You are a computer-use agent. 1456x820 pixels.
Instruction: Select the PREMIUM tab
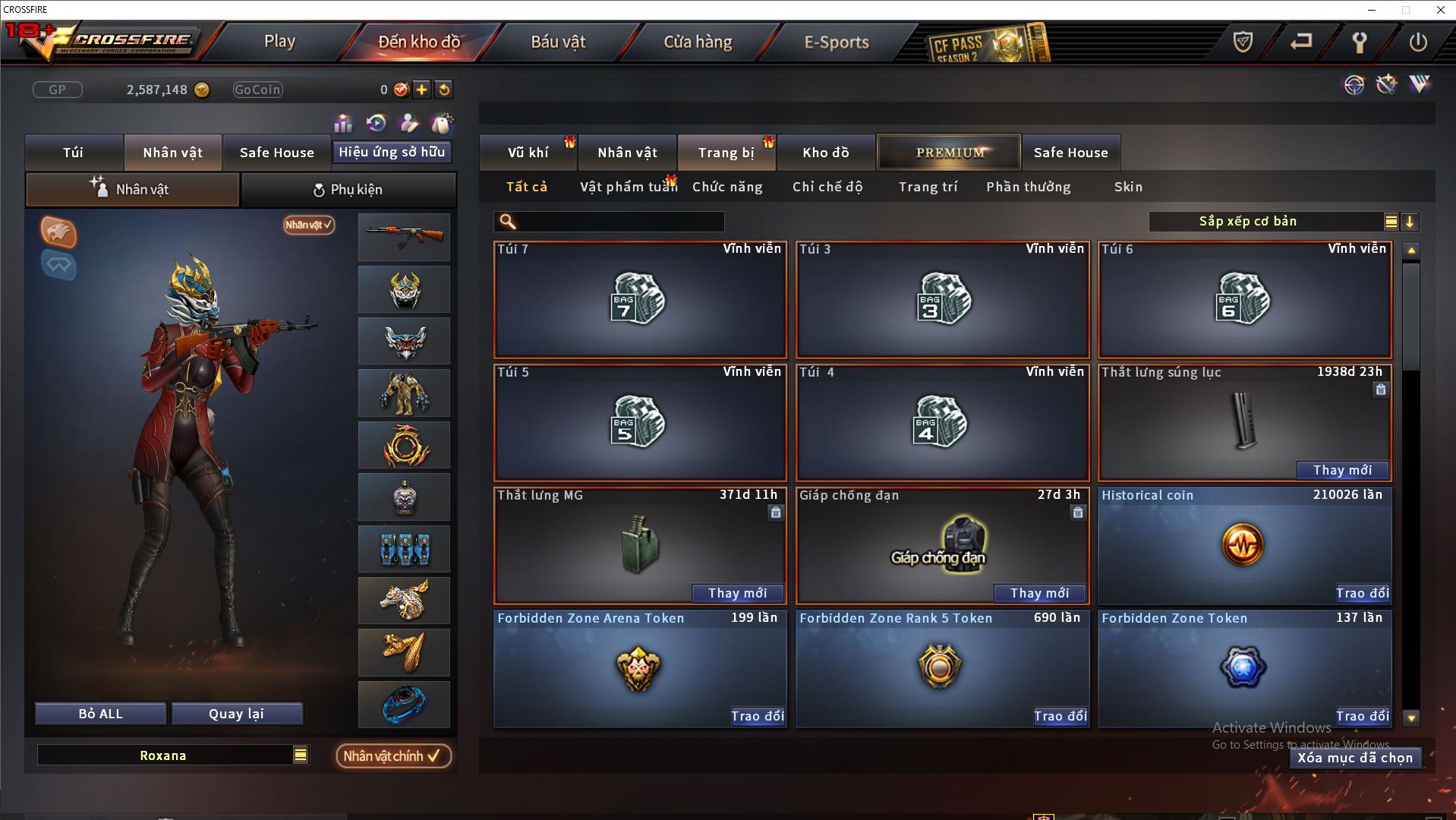[950, 153]
